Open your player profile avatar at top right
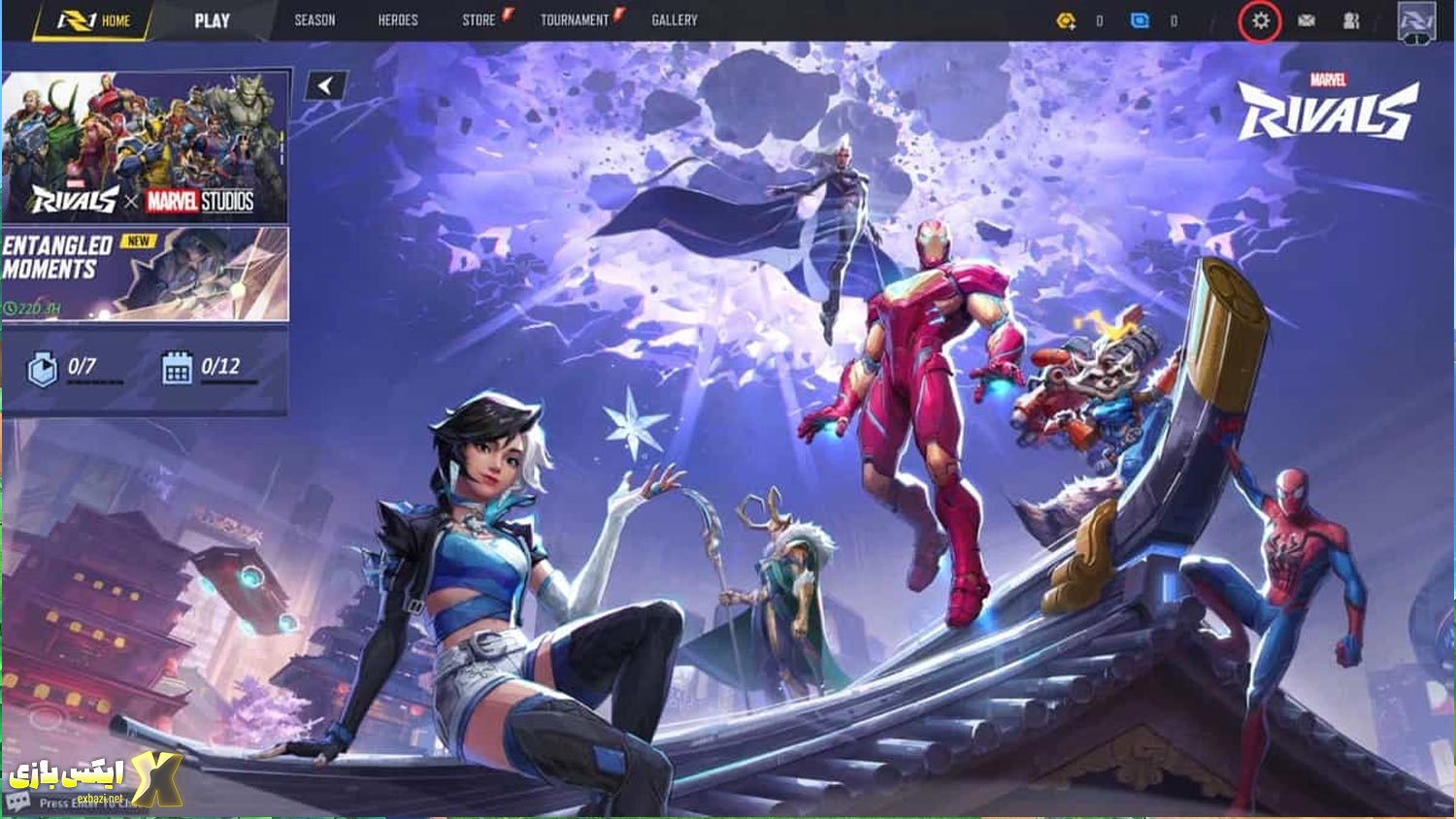The image size is (1456, 819). pyautogui.click(x=1415, y=21)
